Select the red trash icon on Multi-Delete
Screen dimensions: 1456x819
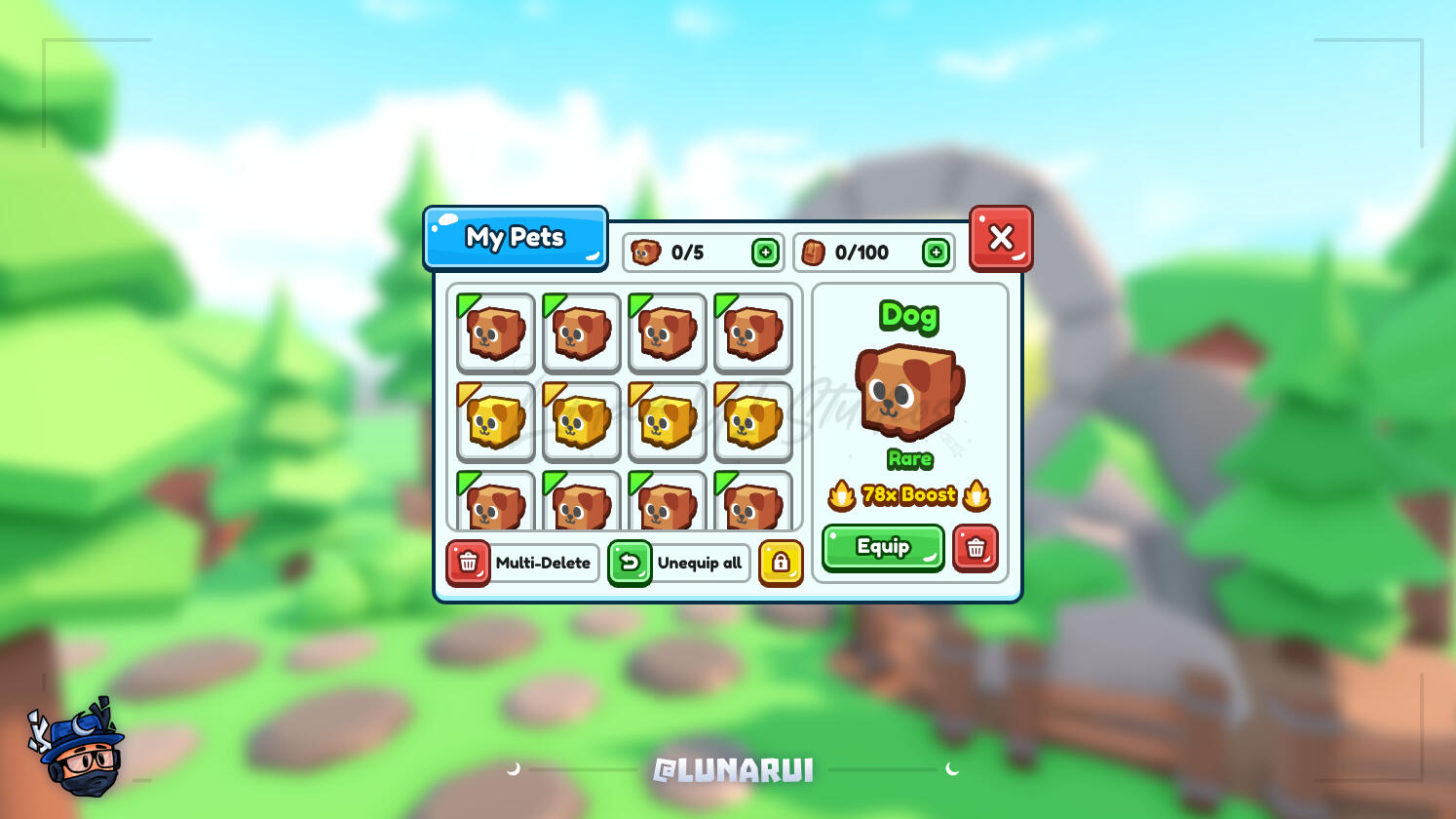469,564
